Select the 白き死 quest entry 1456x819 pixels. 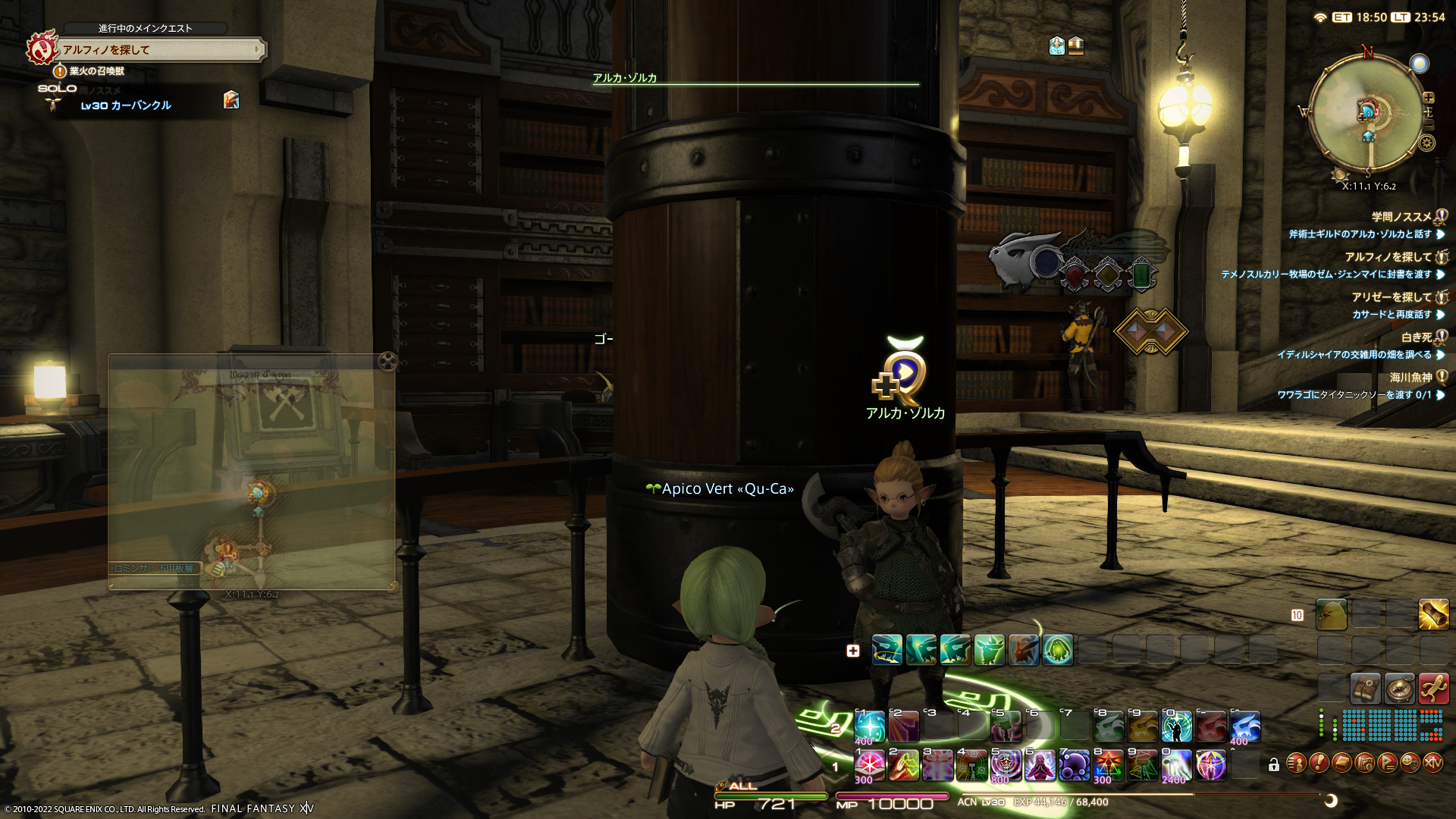pos(1416,337)
